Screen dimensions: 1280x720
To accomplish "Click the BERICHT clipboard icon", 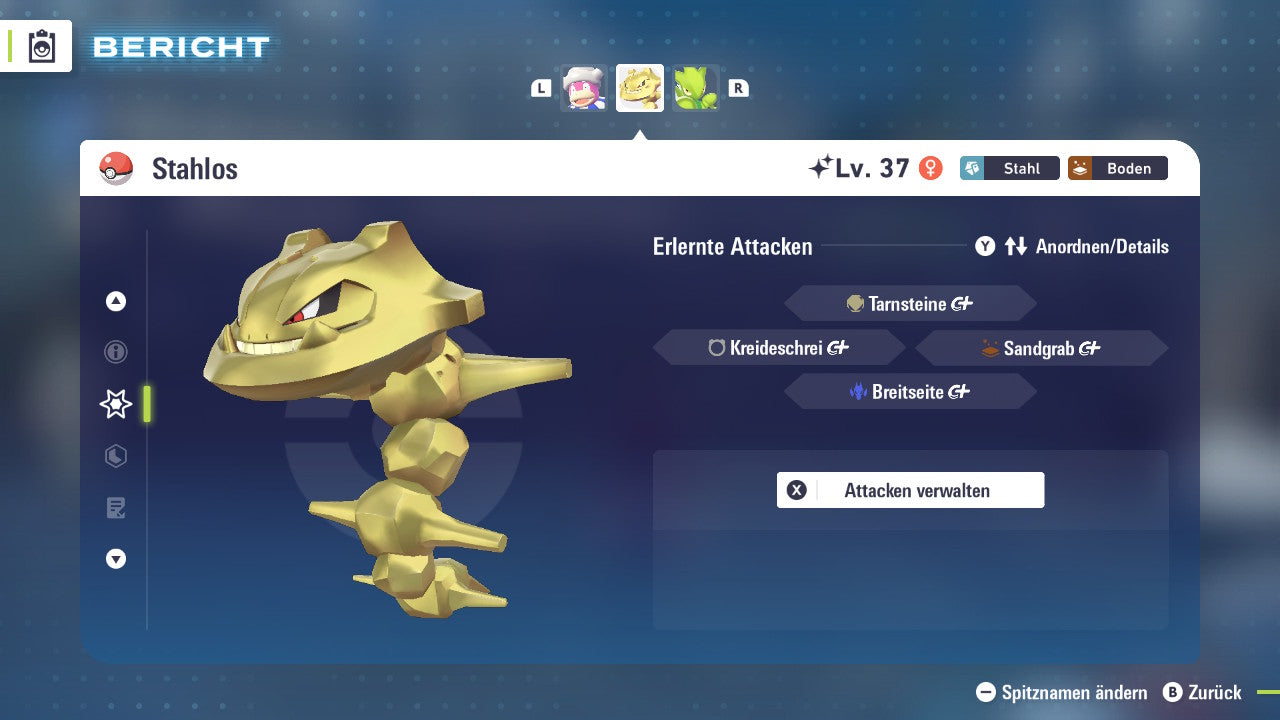I will [x=42, y=45].
